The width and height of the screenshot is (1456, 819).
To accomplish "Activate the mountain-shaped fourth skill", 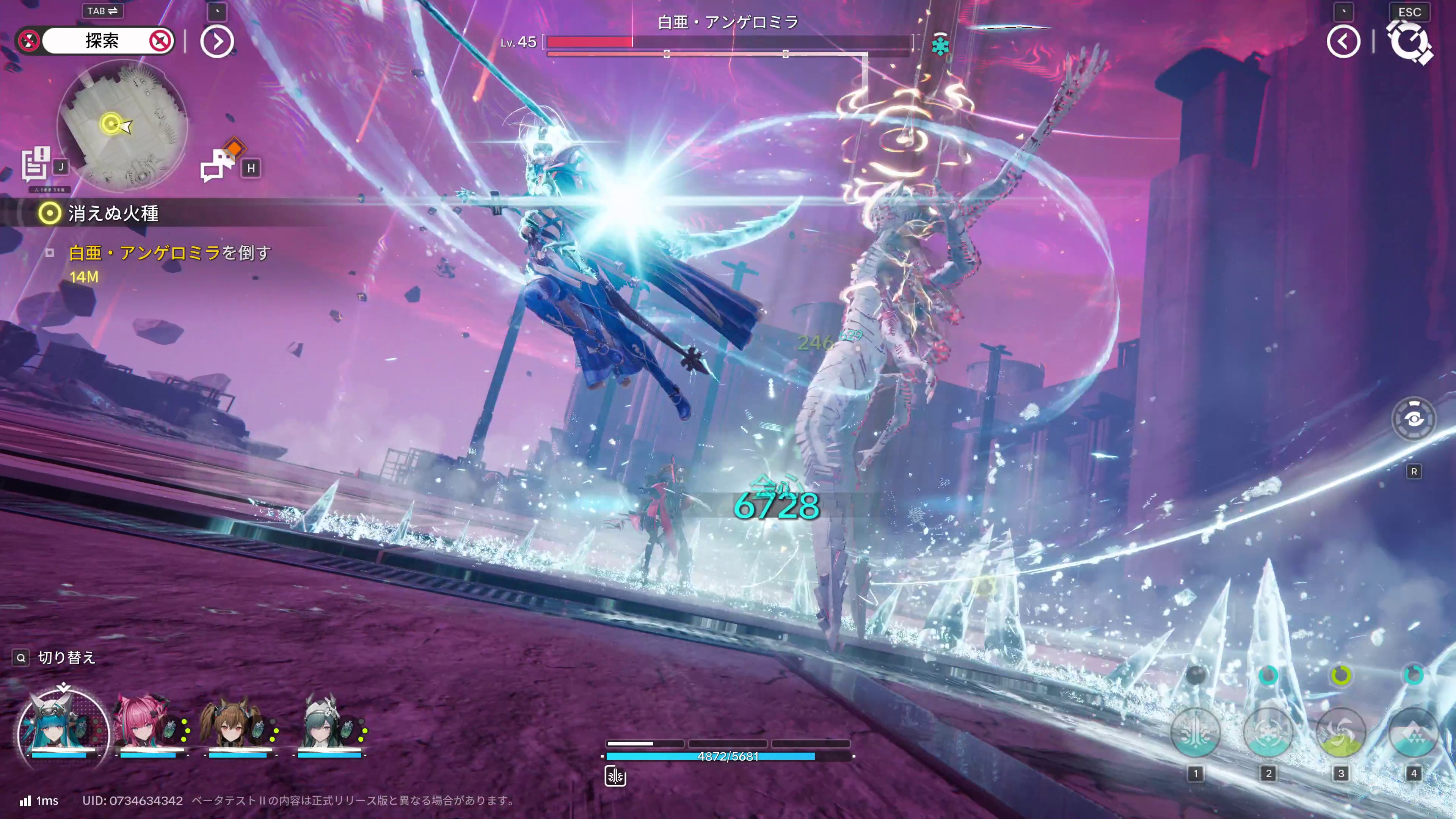I will pos(1413,733).
